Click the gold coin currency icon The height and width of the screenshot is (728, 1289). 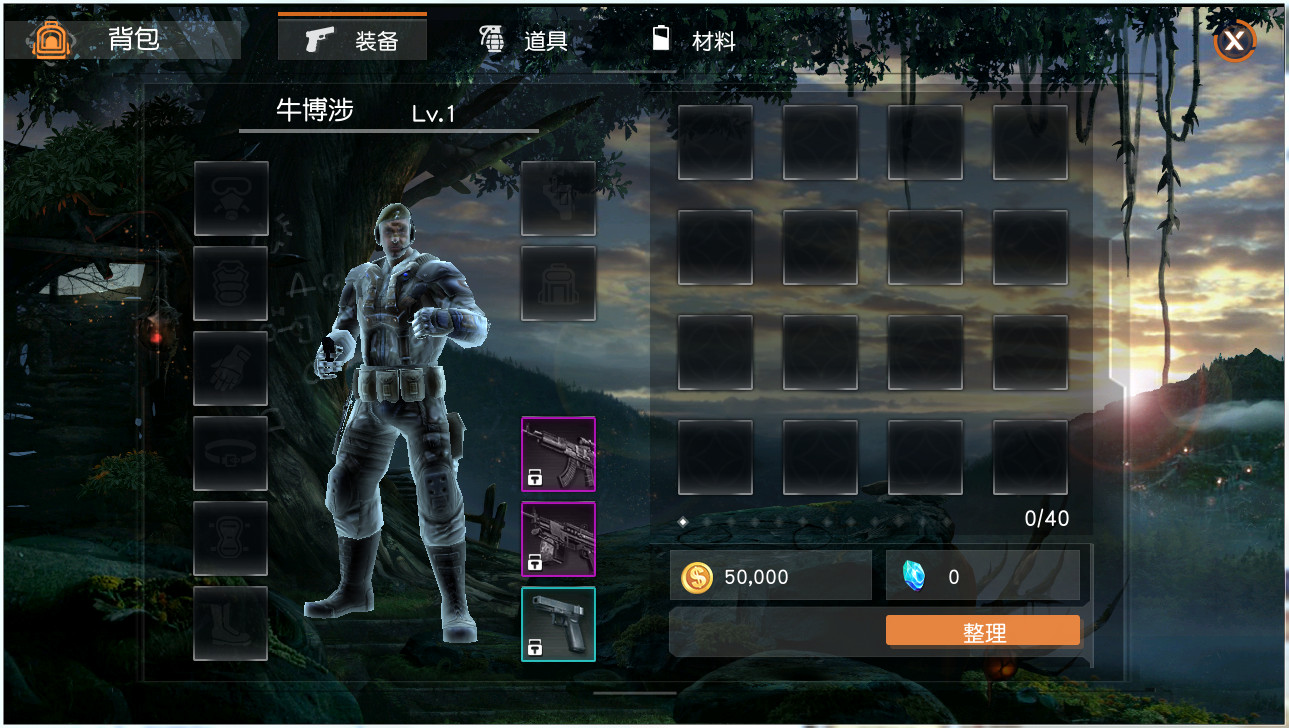click(696, 576)
